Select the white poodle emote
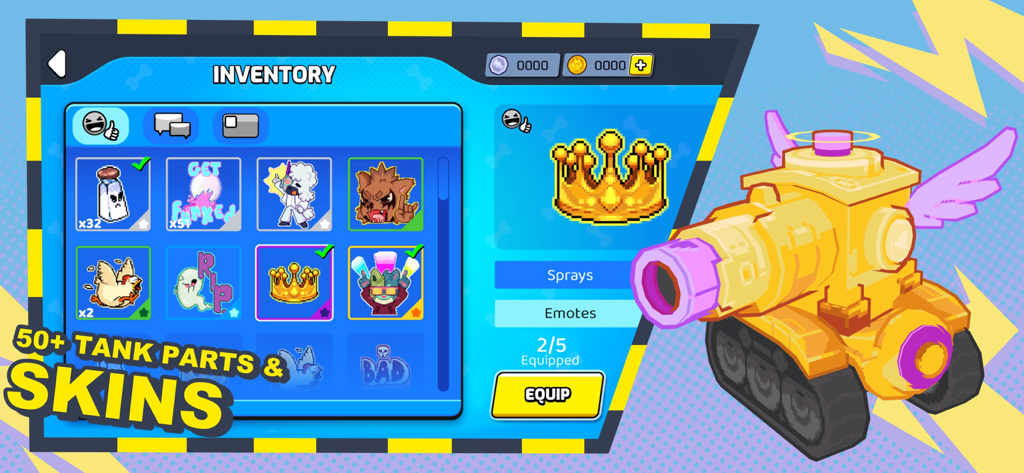 coord(294,194)
